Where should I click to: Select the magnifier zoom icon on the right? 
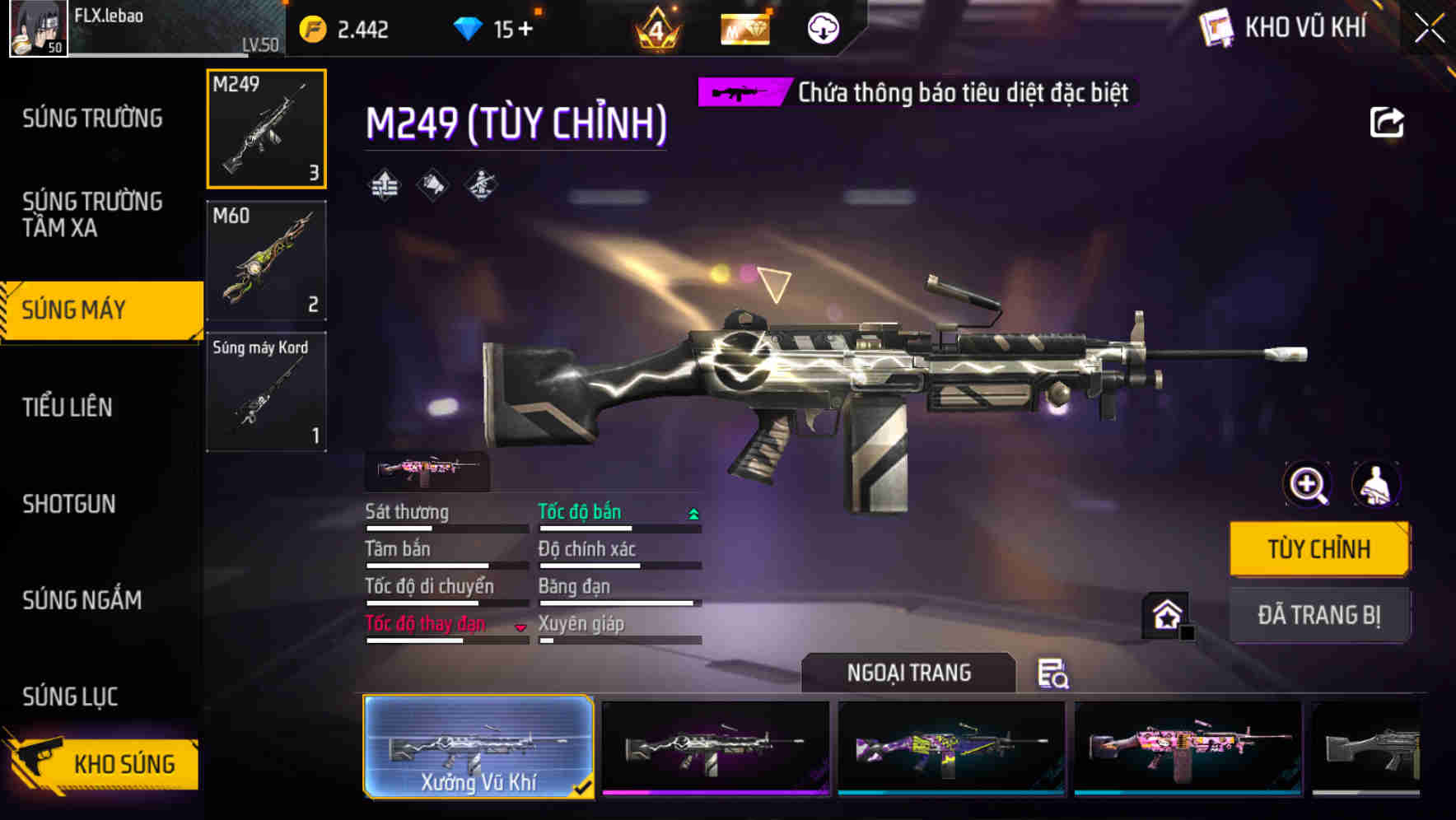click(1305, 485)
